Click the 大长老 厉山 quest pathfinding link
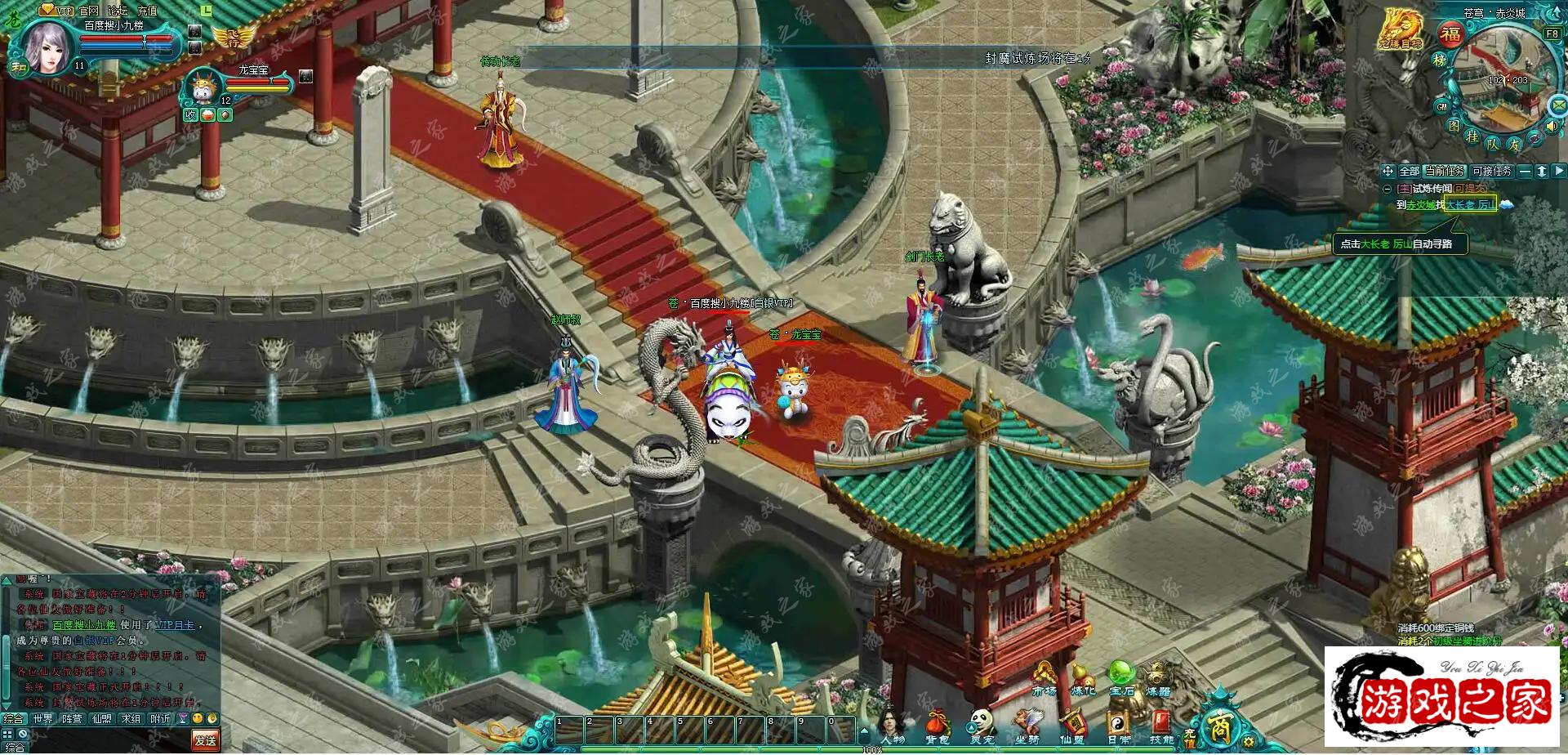 click(1470, 205)
